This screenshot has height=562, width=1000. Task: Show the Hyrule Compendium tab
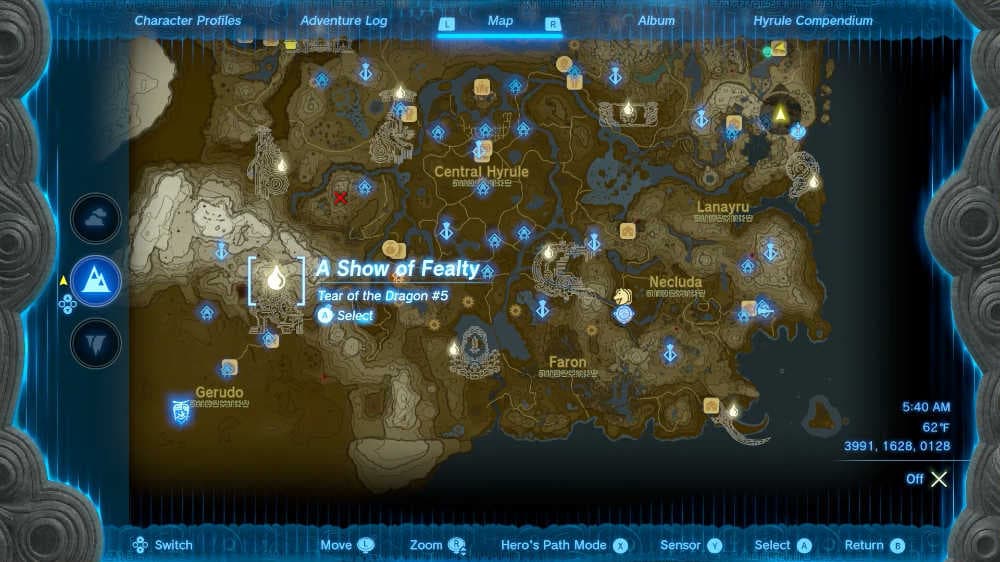point(814,20)
